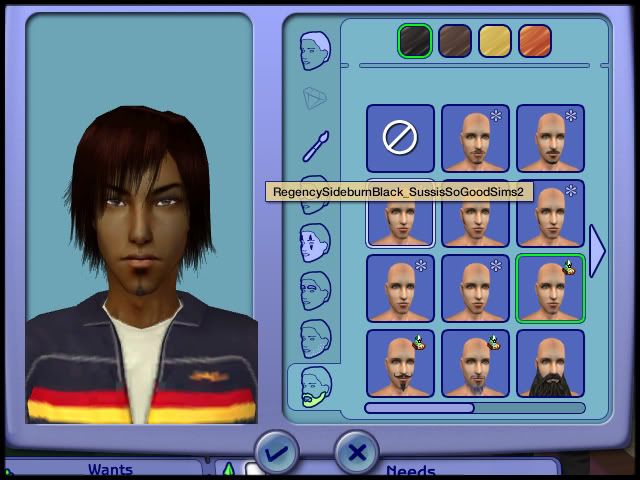
Task: Click the horizontal scrollbar under the thumbnails
Action: pos(474,408)
